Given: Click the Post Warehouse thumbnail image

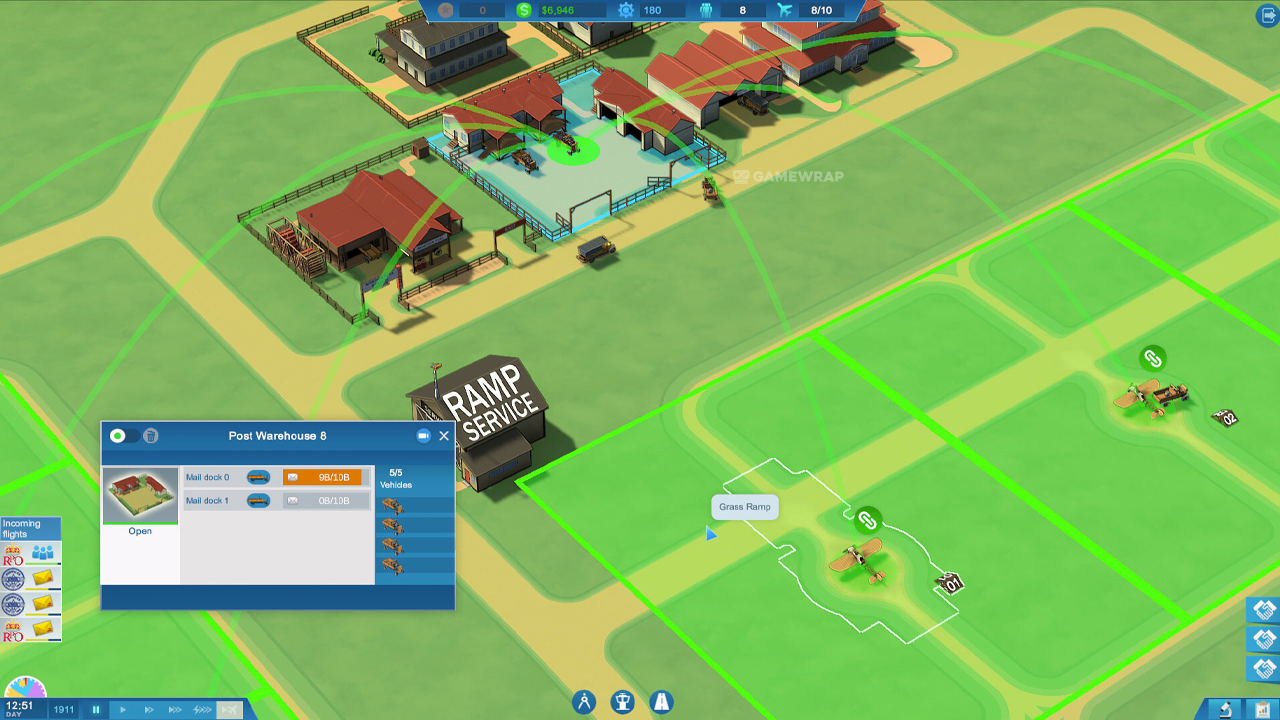Looking at the screenshot, I should [x=140, y=494].
